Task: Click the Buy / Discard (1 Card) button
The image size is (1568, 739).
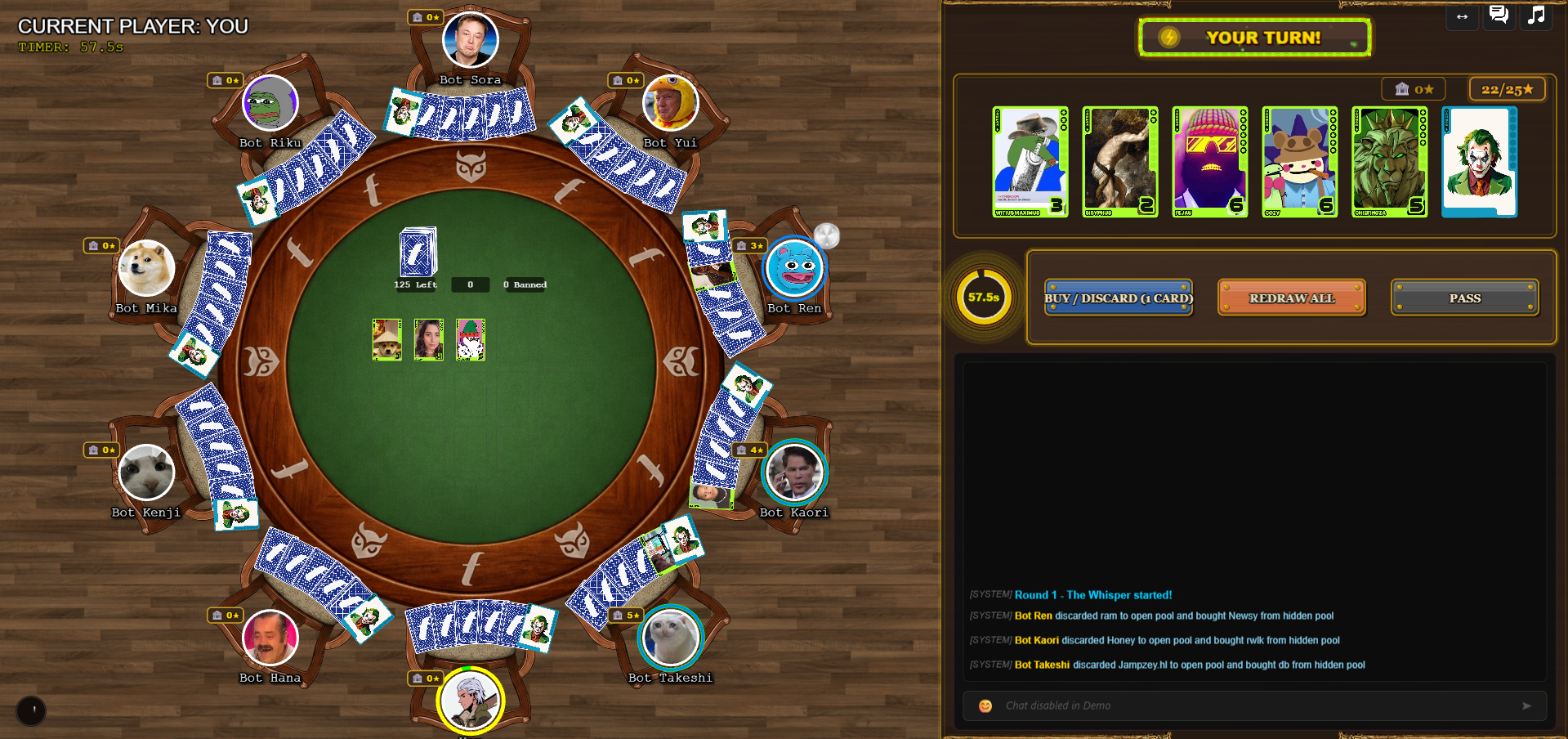Action: [1118, 298]
